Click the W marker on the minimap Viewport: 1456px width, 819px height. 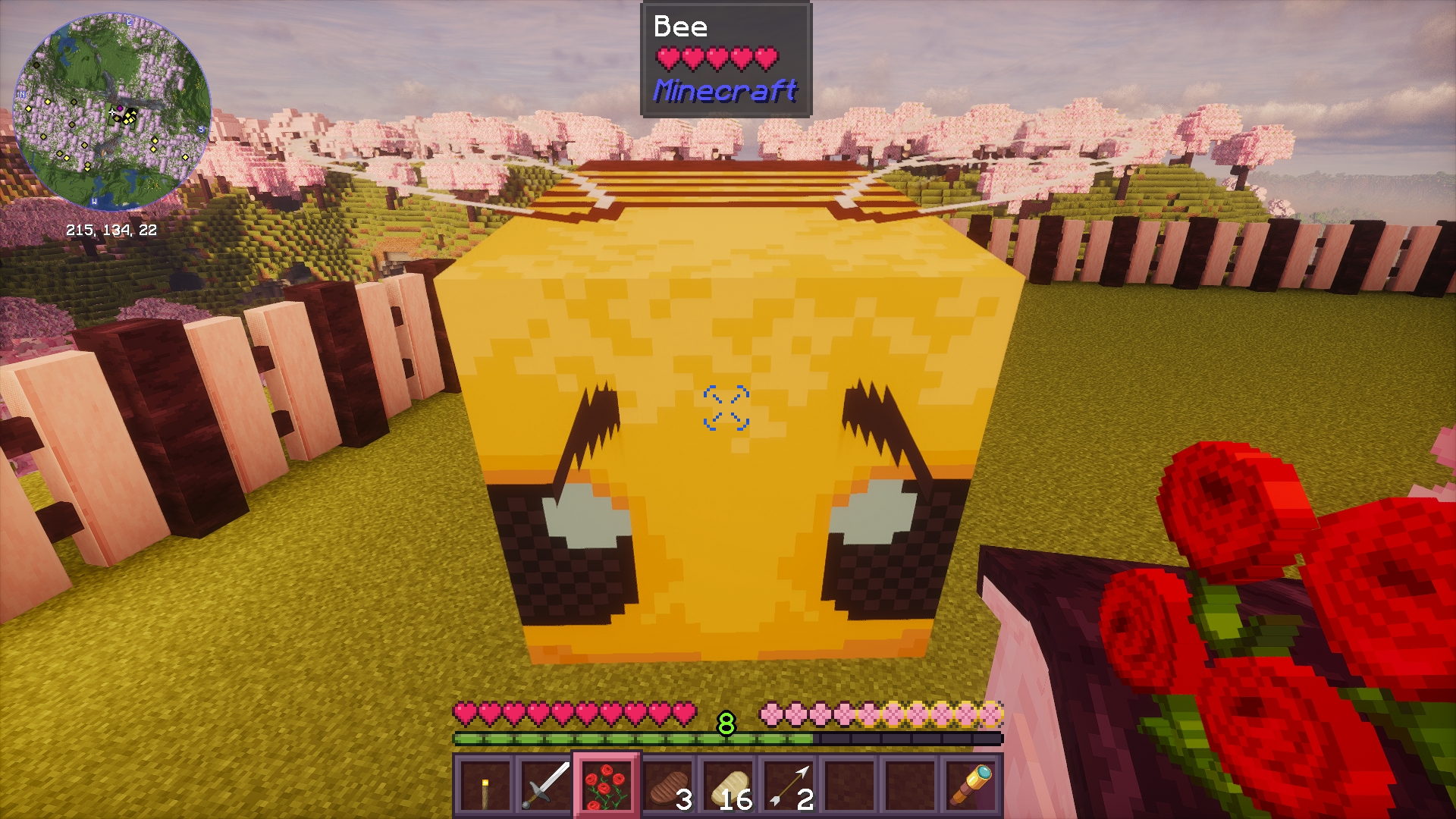point(94,202)
